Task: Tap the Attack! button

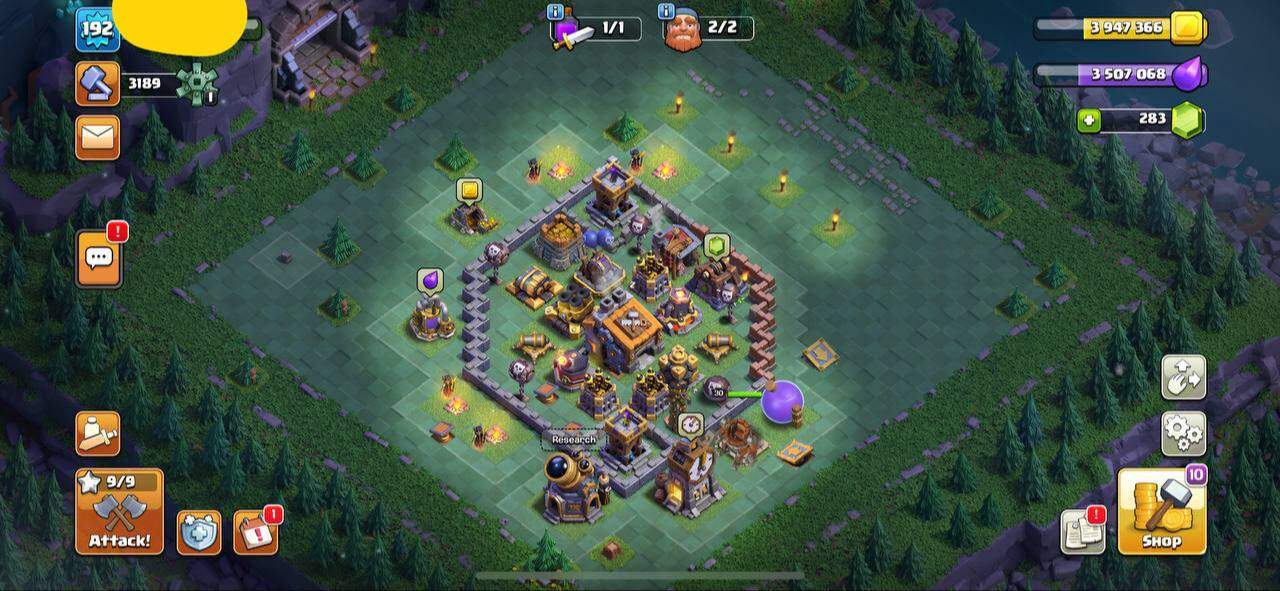Action: coord(119,511)
